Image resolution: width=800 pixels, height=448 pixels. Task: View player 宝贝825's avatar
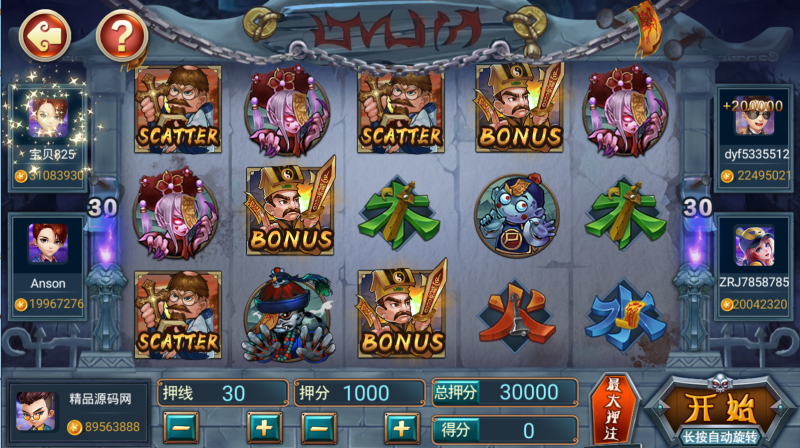[47, 117]
